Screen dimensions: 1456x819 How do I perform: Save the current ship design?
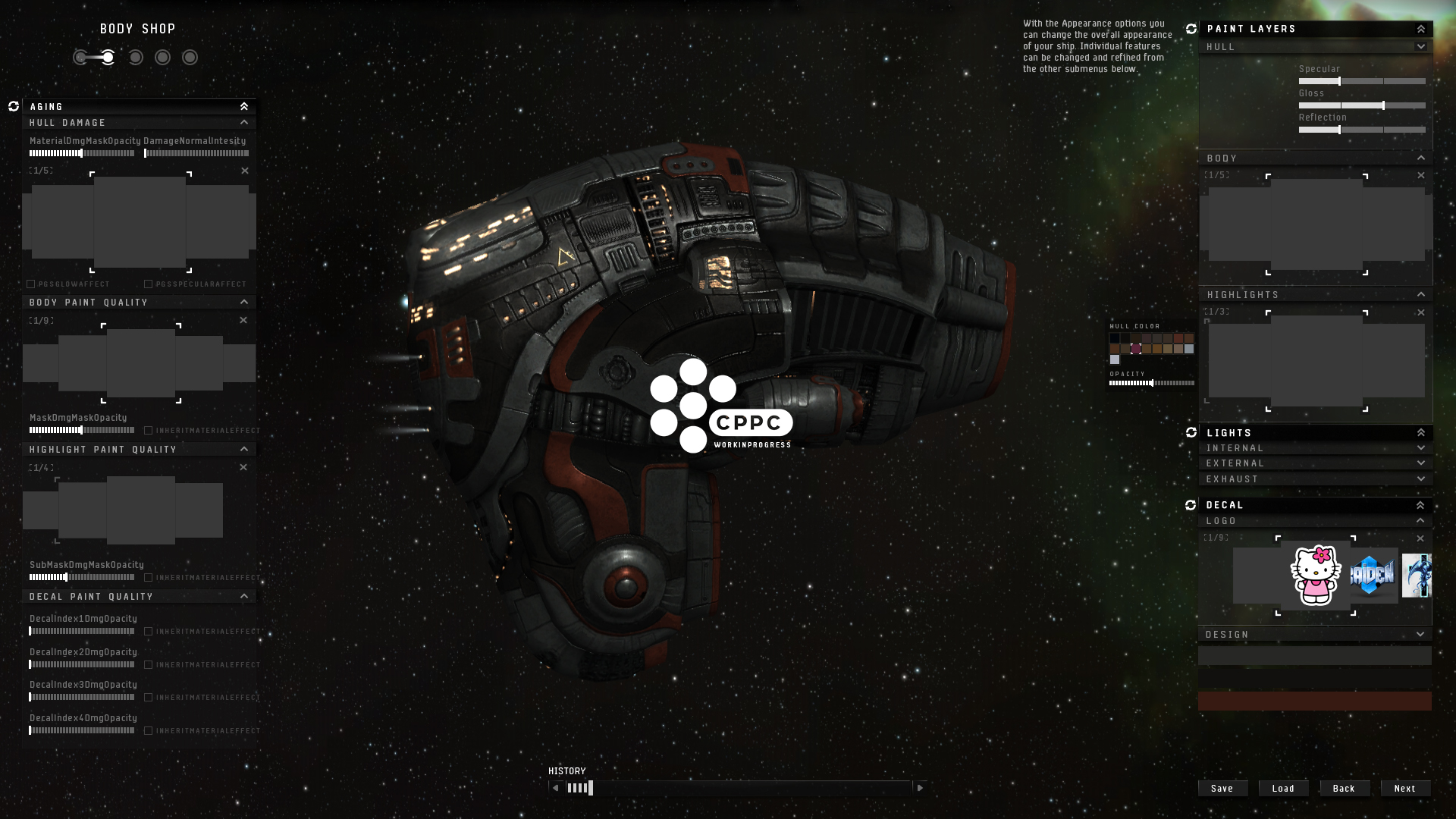(x=1222, y=789)
